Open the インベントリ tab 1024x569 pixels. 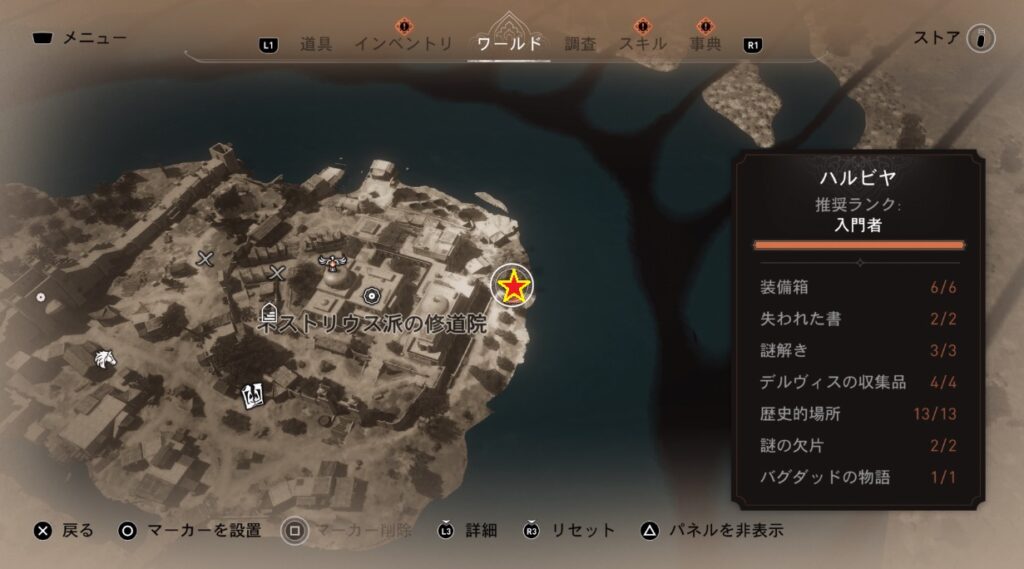pyautogui.click(x=403, y=44)
